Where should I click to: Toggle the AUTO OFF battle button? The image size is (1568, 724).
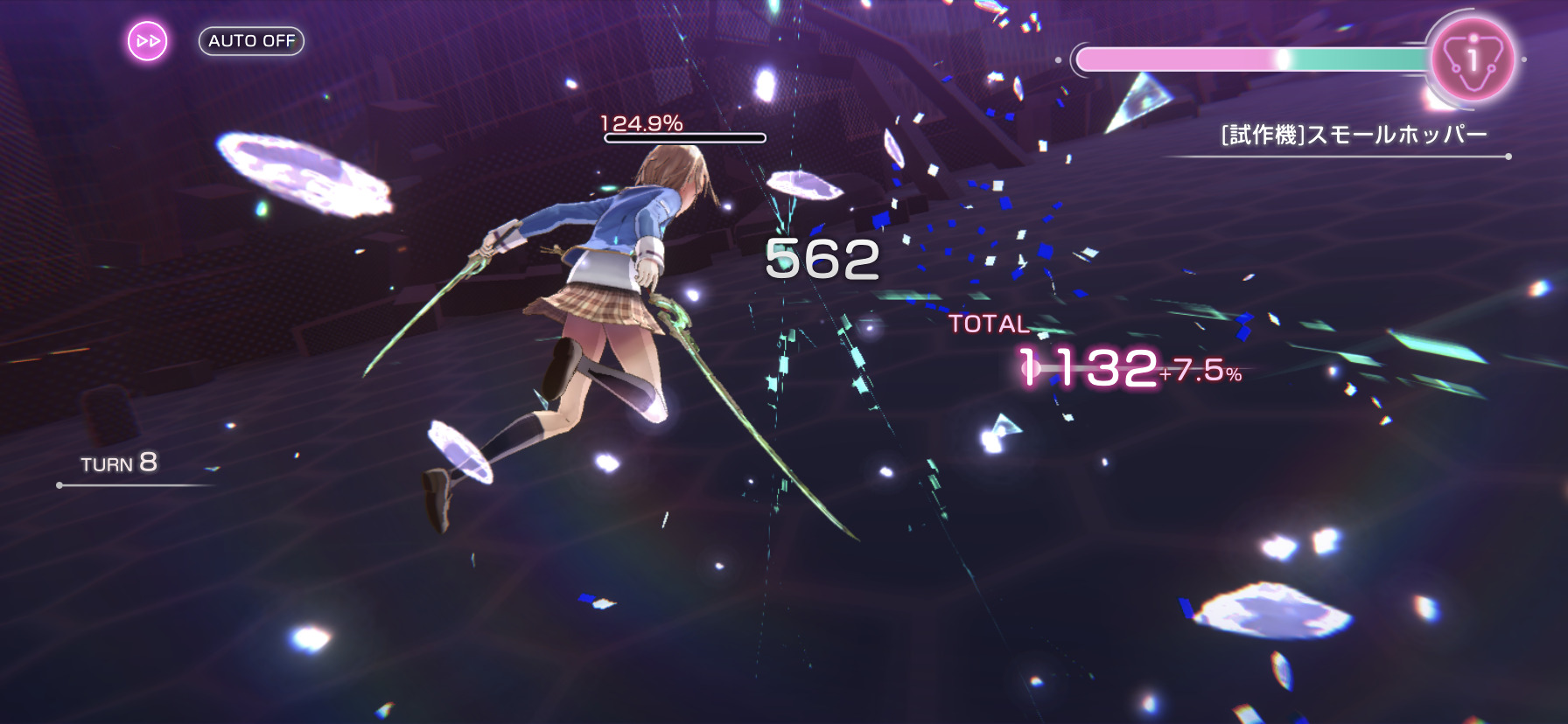(251, 41)
